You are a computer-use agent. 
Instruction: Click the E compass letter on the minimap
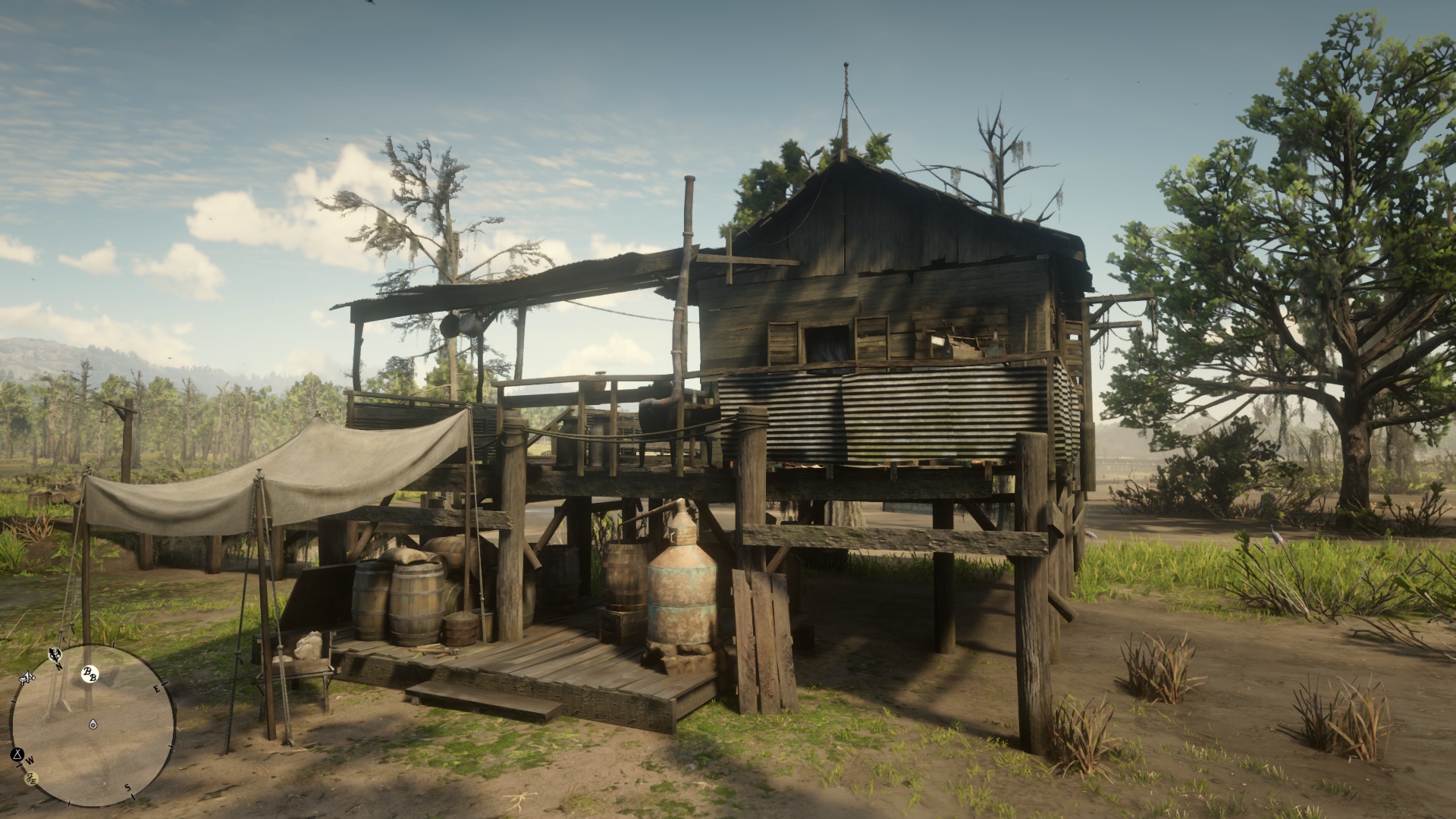coord(157,689)
